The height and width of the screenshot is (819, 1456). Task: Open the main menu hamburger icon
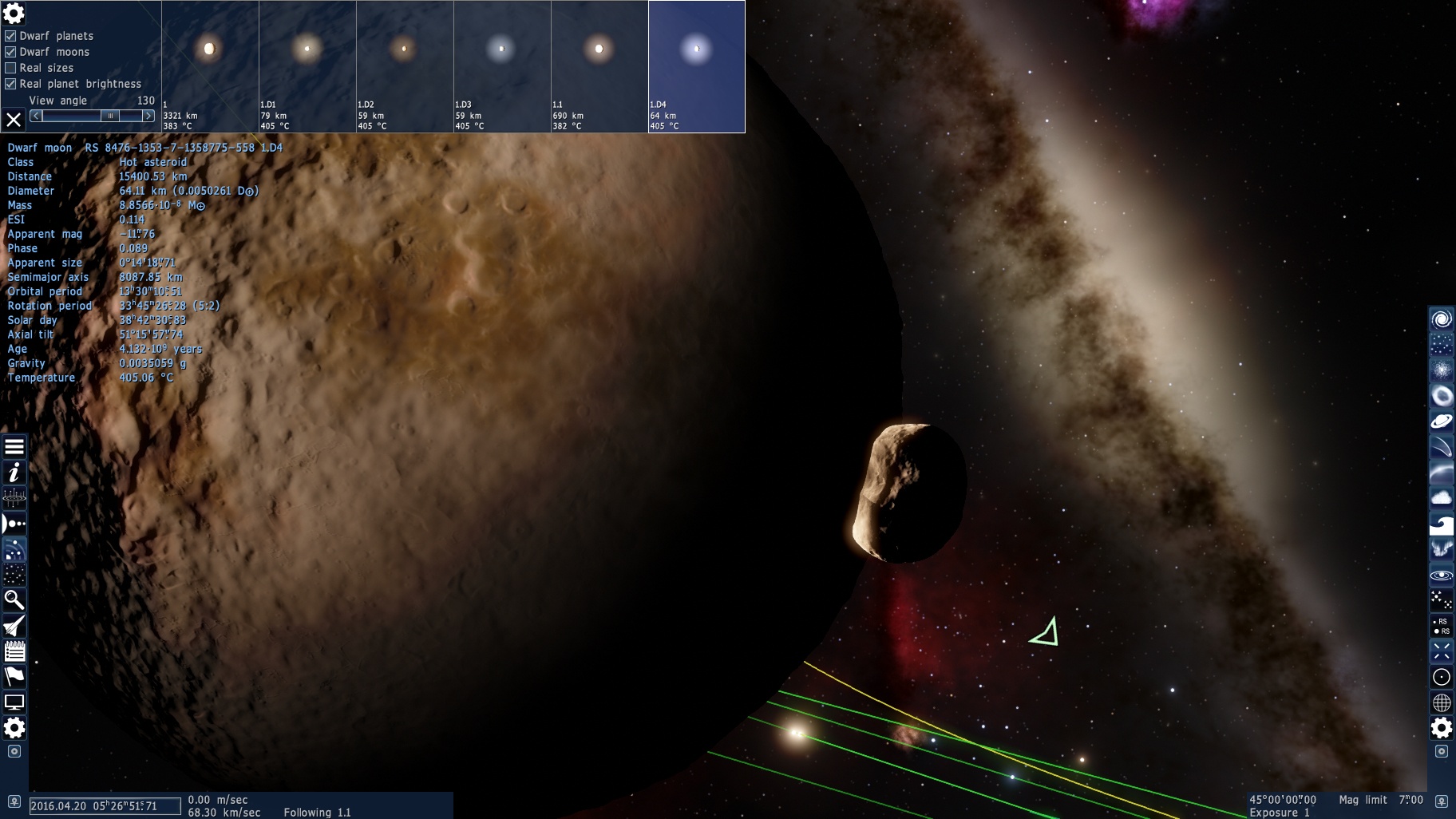click(x=14, y=446)
